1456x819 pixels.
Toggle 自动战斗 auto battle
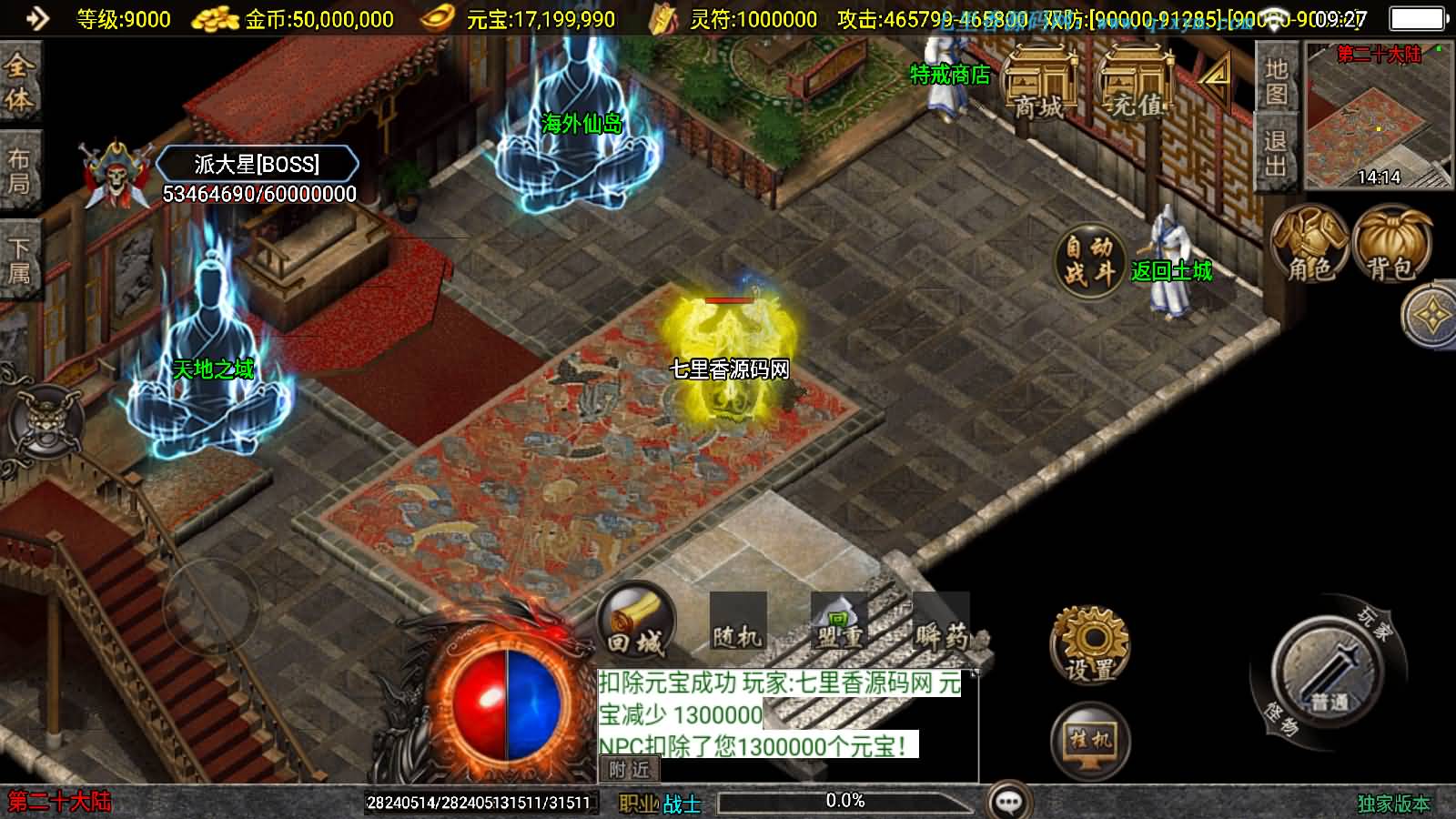1090,258
